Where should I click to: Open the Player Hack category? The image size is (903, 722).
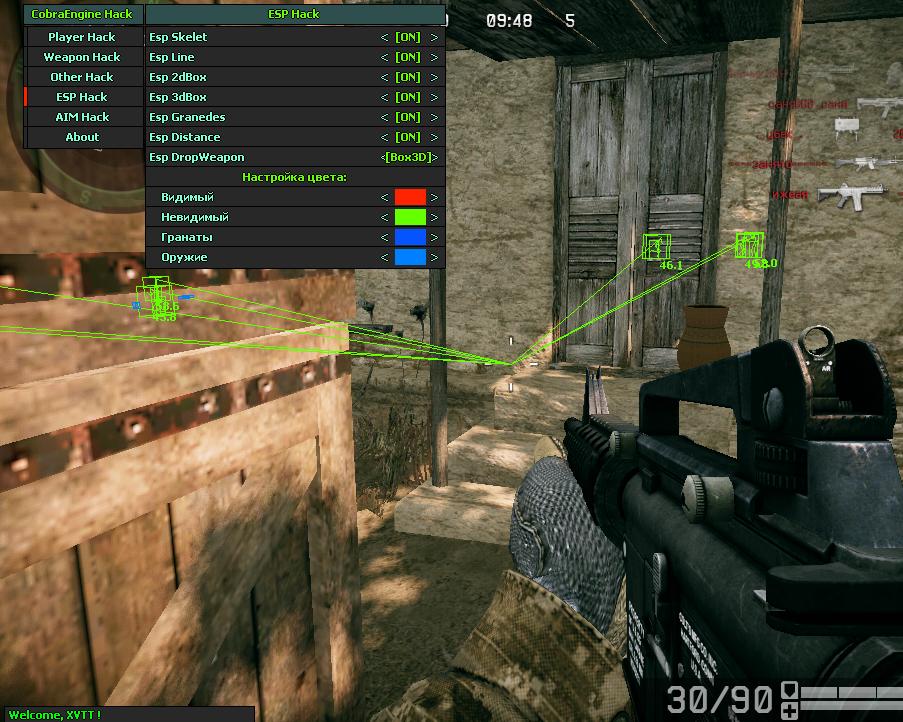point(82,37)
